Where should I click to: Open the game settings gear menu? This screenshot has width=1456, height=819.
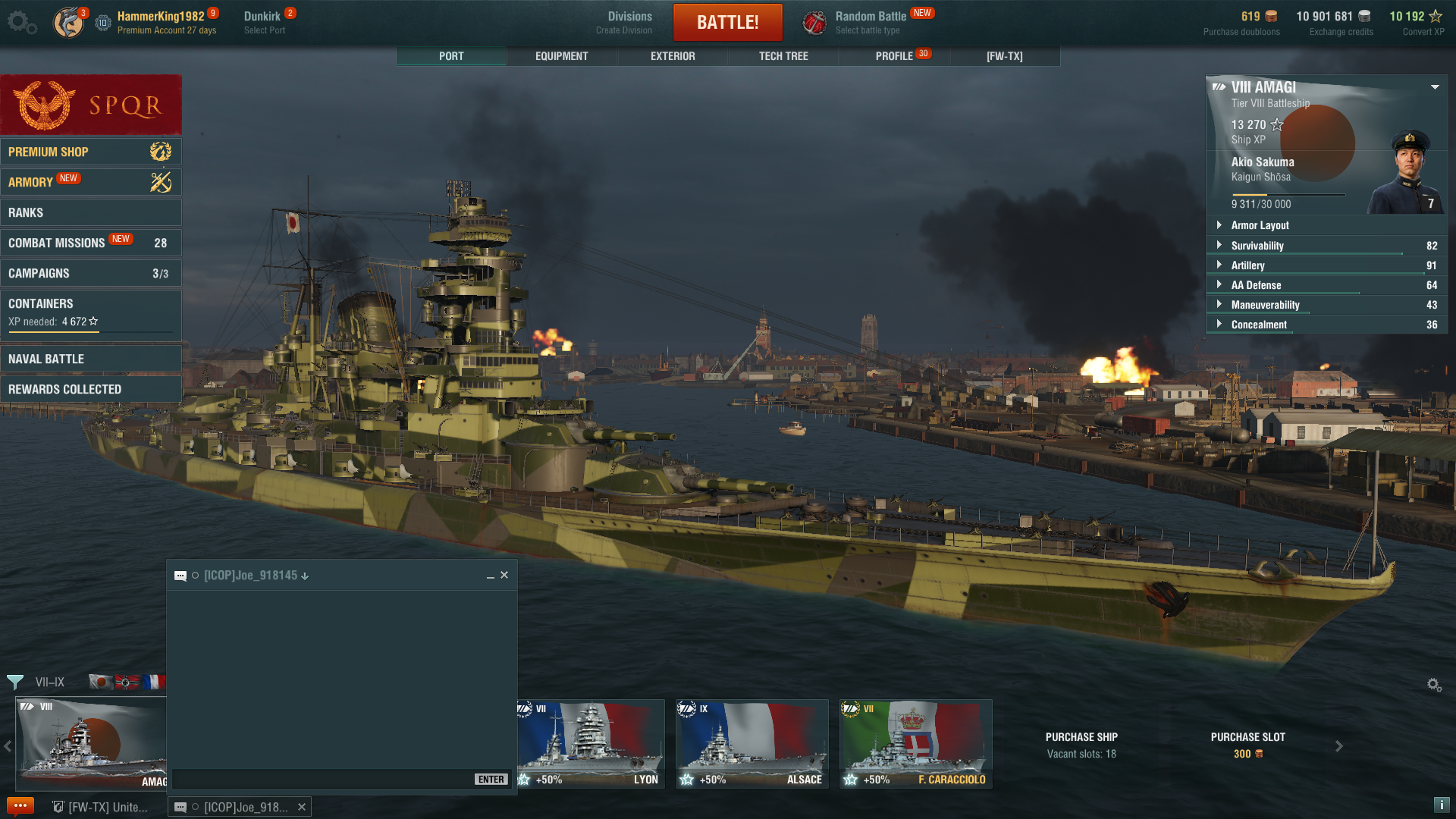click(21, 22)
